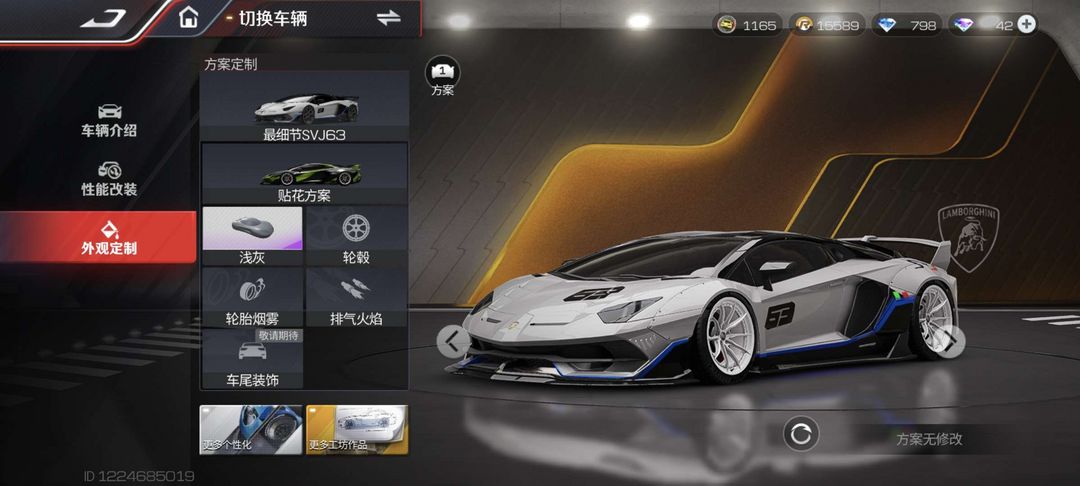Open the 更多个性化 banner
Screen dimensions: 1080x486
click(251, 430)
